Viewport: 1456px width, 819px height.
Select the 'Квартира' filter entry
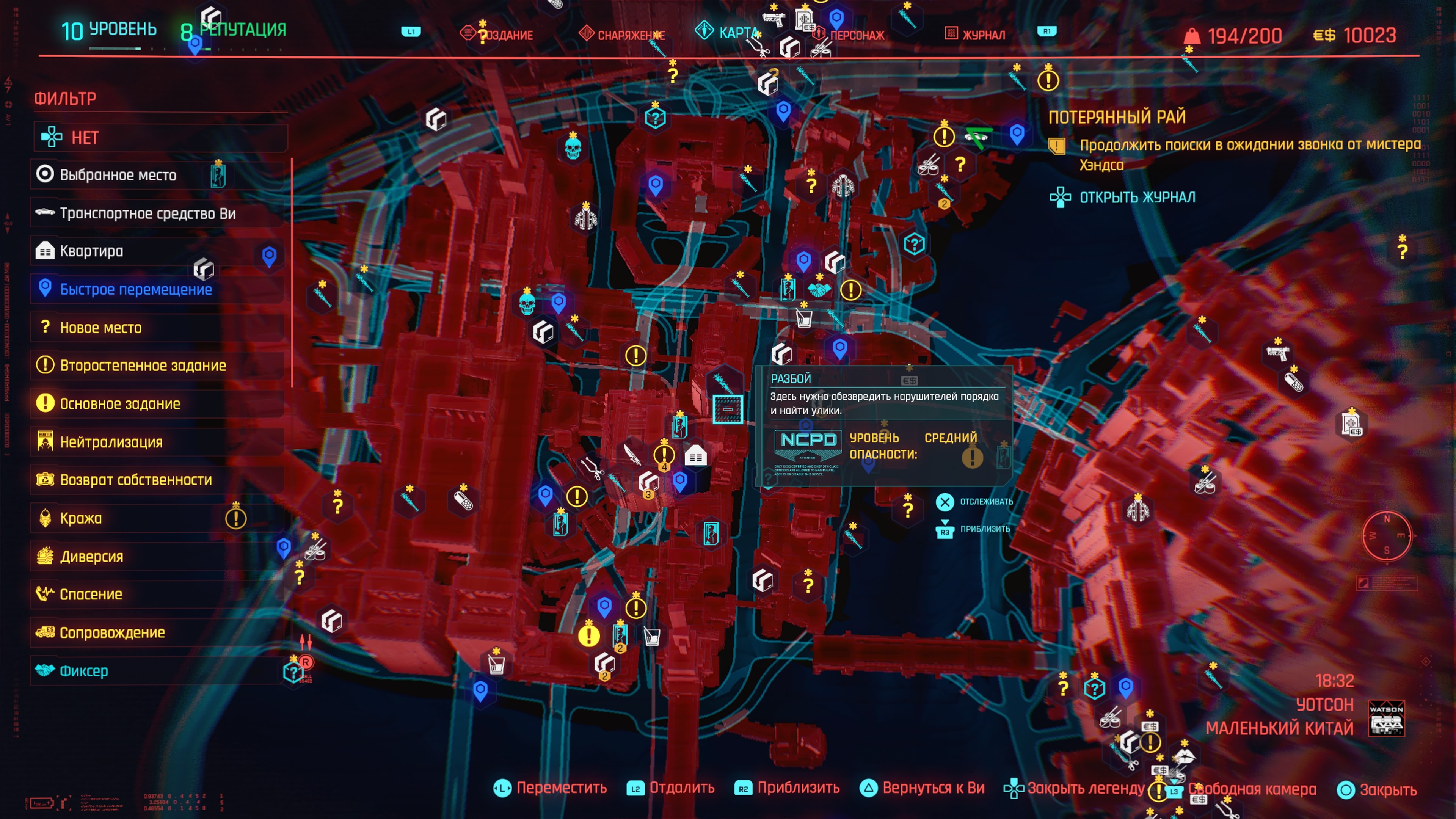91,251
